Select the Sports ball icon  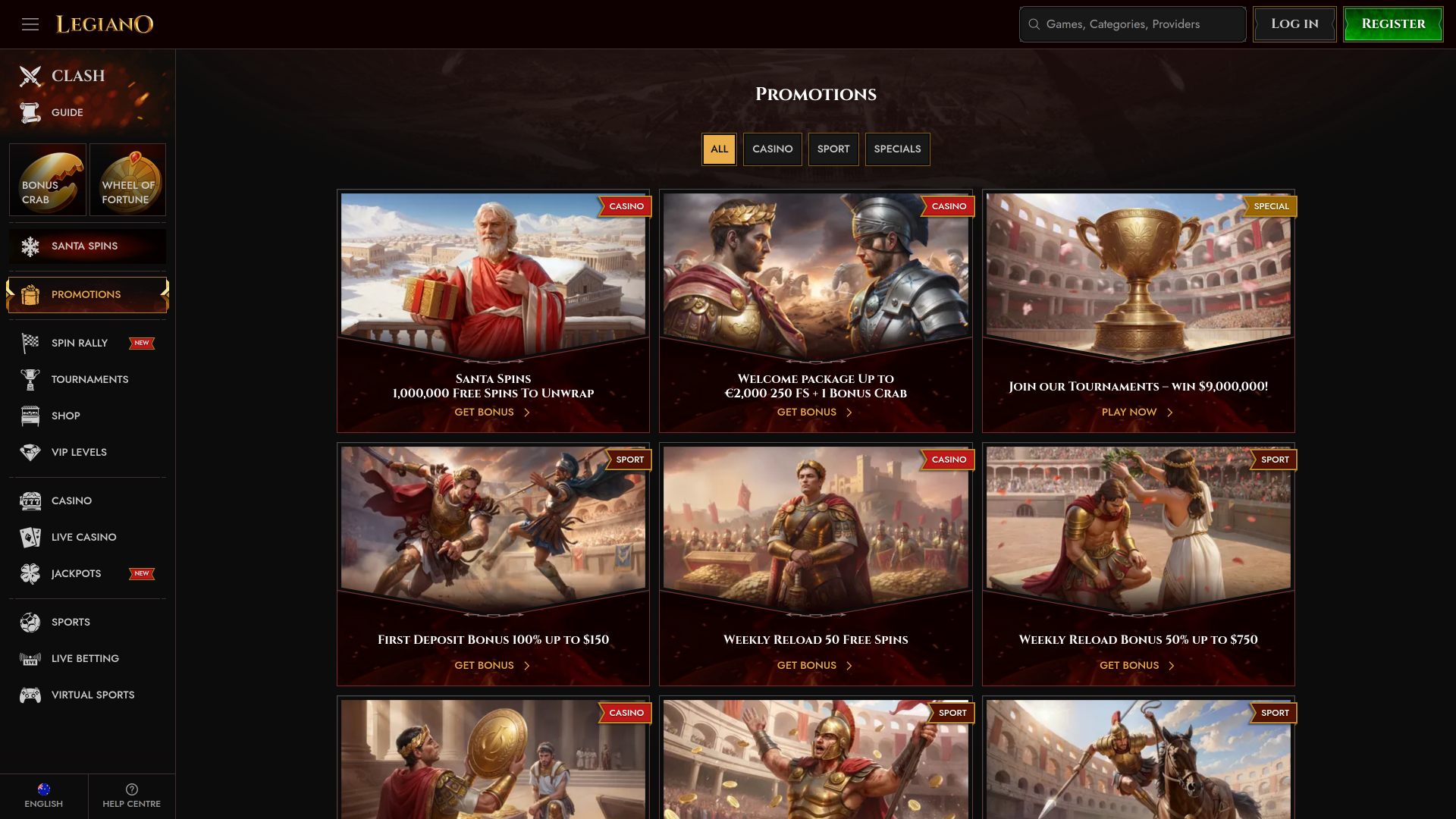[x=29, y=622]
